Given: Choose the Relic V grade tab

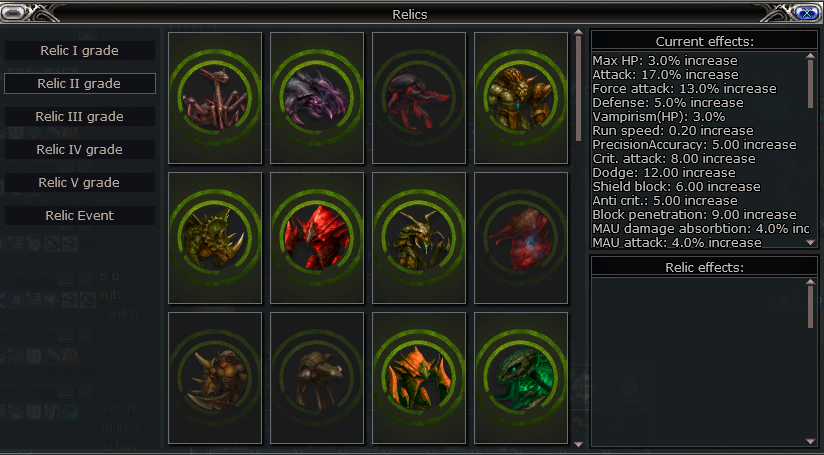Looking at the screenshot, I should [x=80, y=182].
